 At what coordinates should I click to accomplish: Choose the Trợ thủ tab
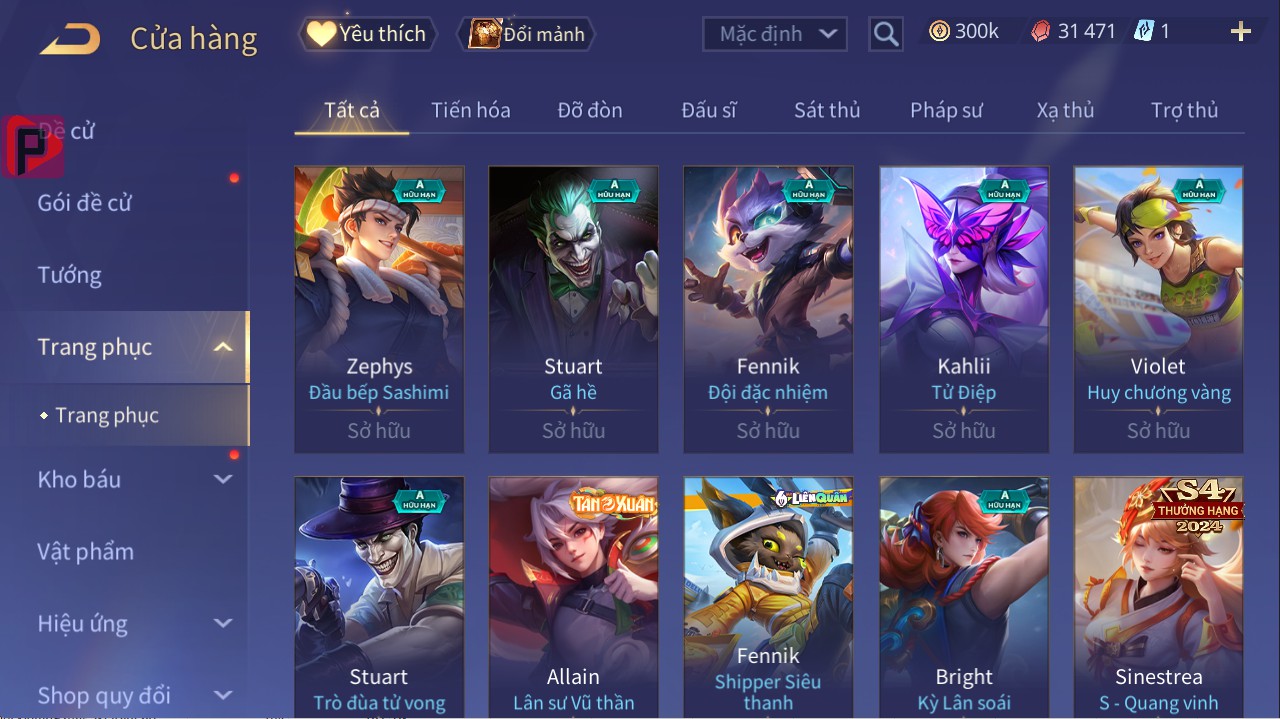tap(1184, 110)
